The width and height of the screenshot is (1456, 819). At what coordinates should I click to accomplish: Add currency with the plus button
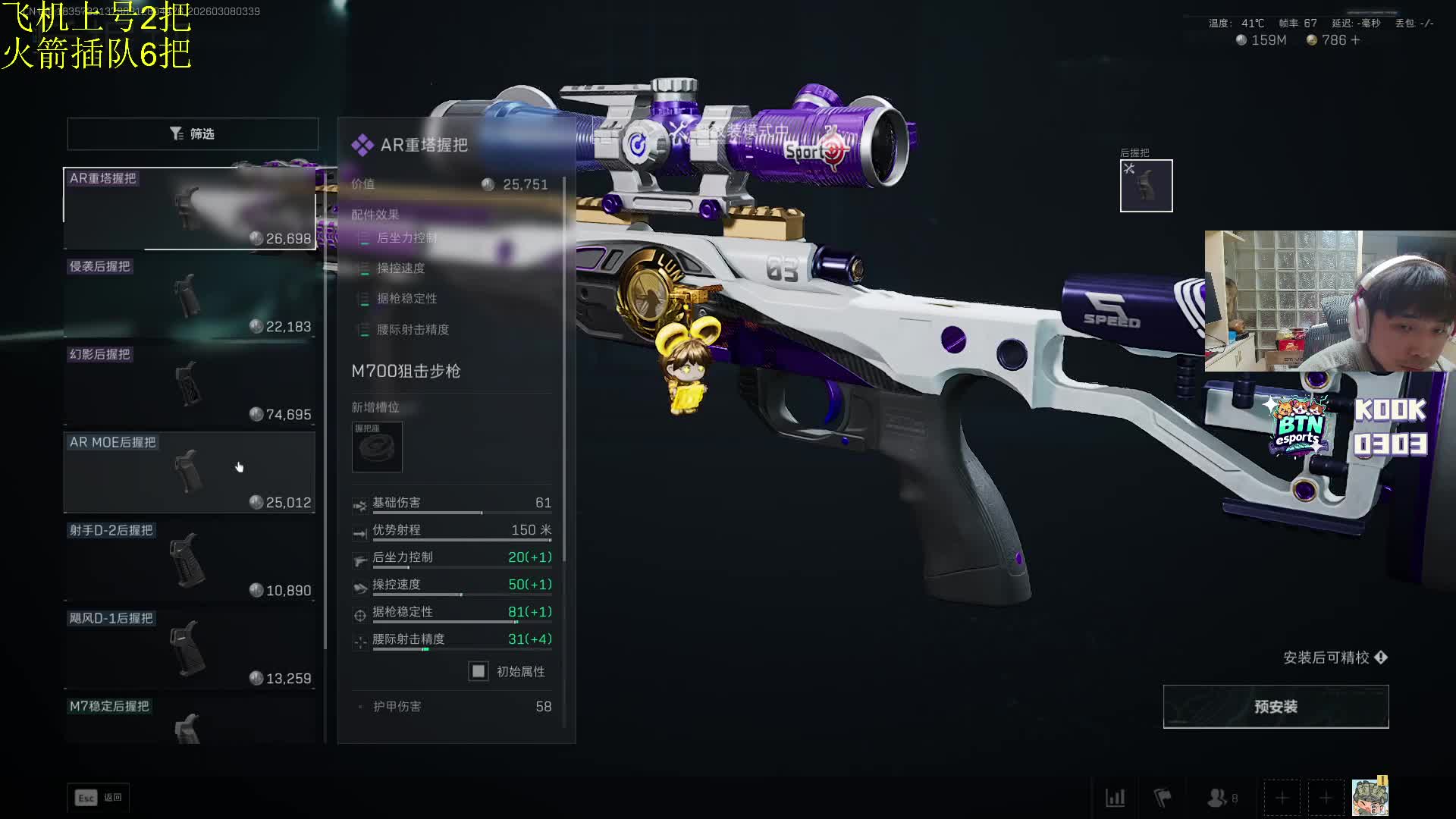(1355, 40)
